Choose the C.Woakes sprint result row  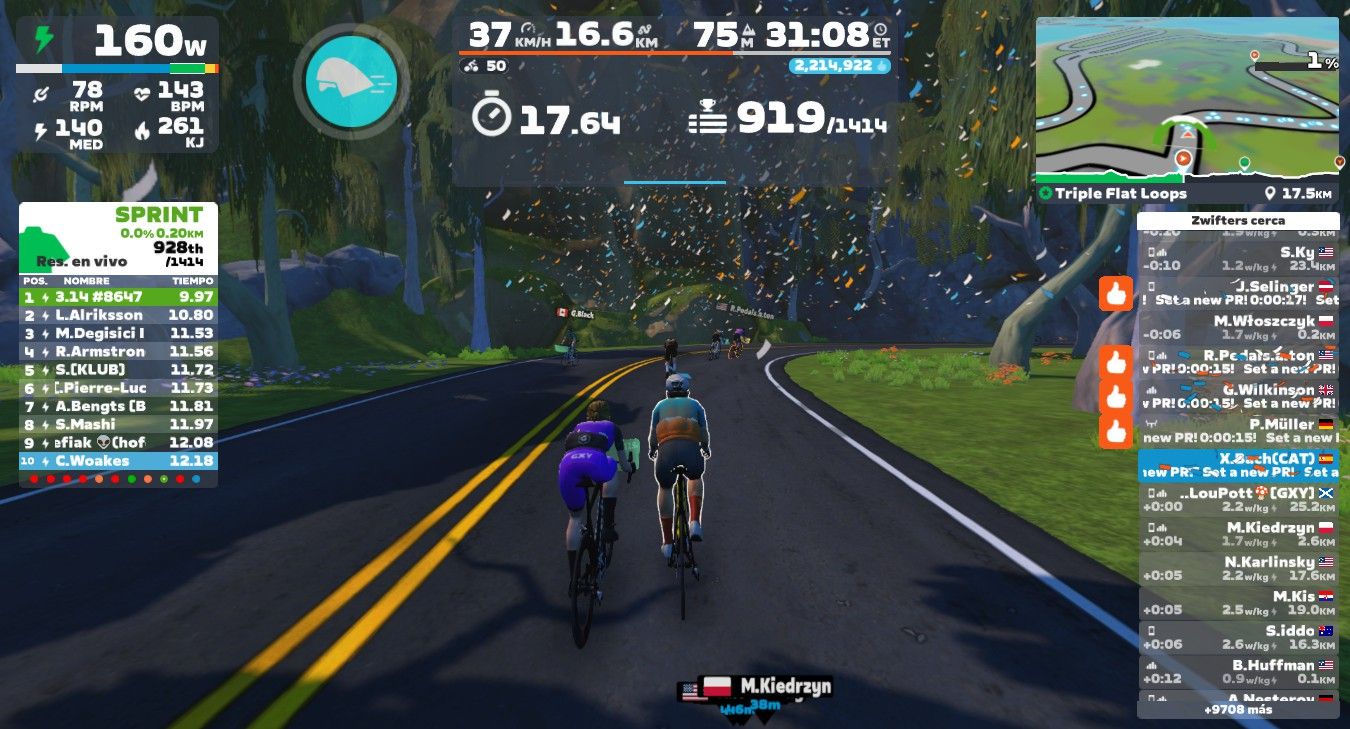tap(118, 461)
